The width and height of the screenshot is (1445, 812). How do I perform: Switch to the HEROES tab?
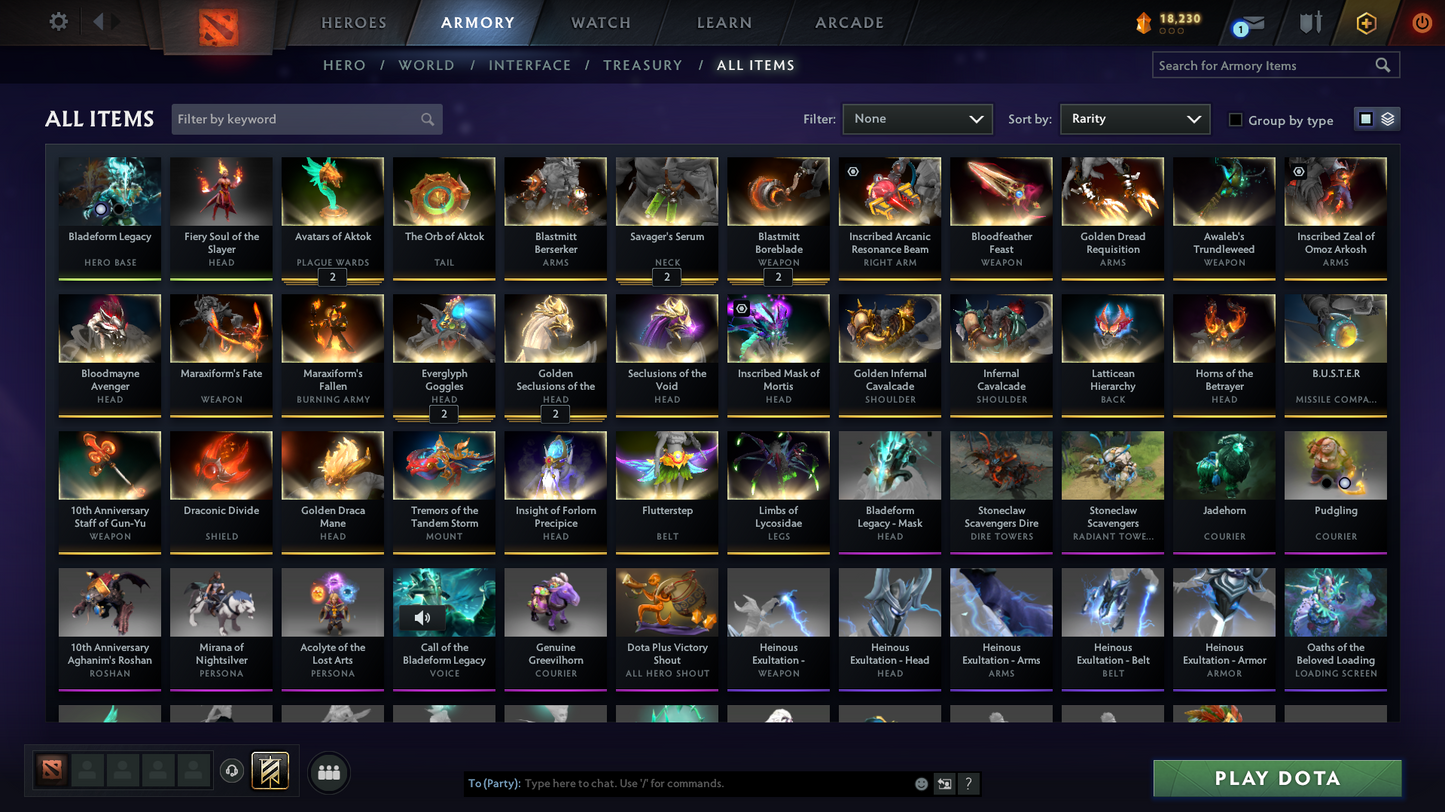(x=354, y=22)
